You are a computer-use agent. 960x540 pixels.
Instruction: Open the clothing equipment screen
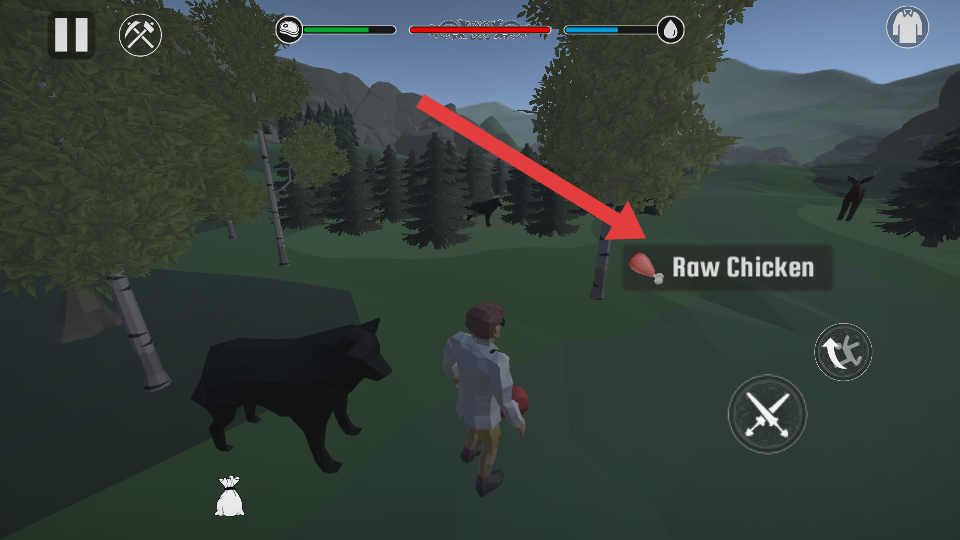[x=907, y=27]
